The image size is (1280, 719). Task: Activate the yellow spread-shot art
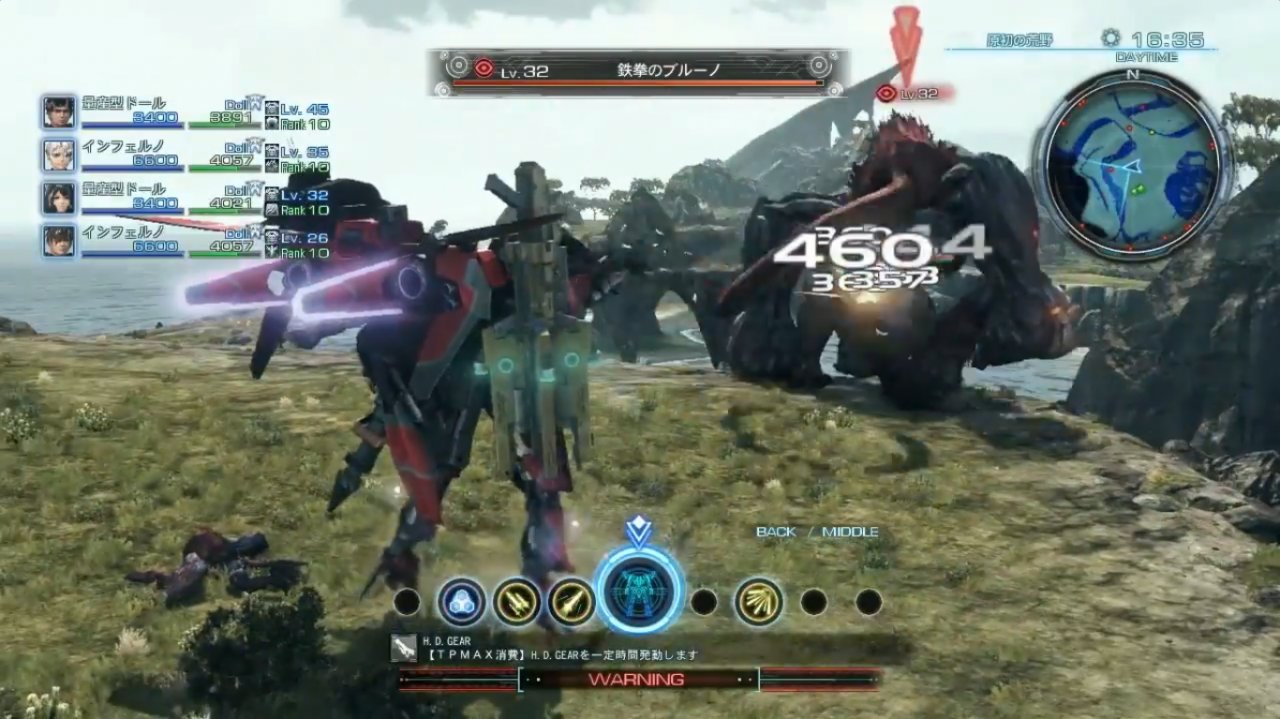click(759, 602)
